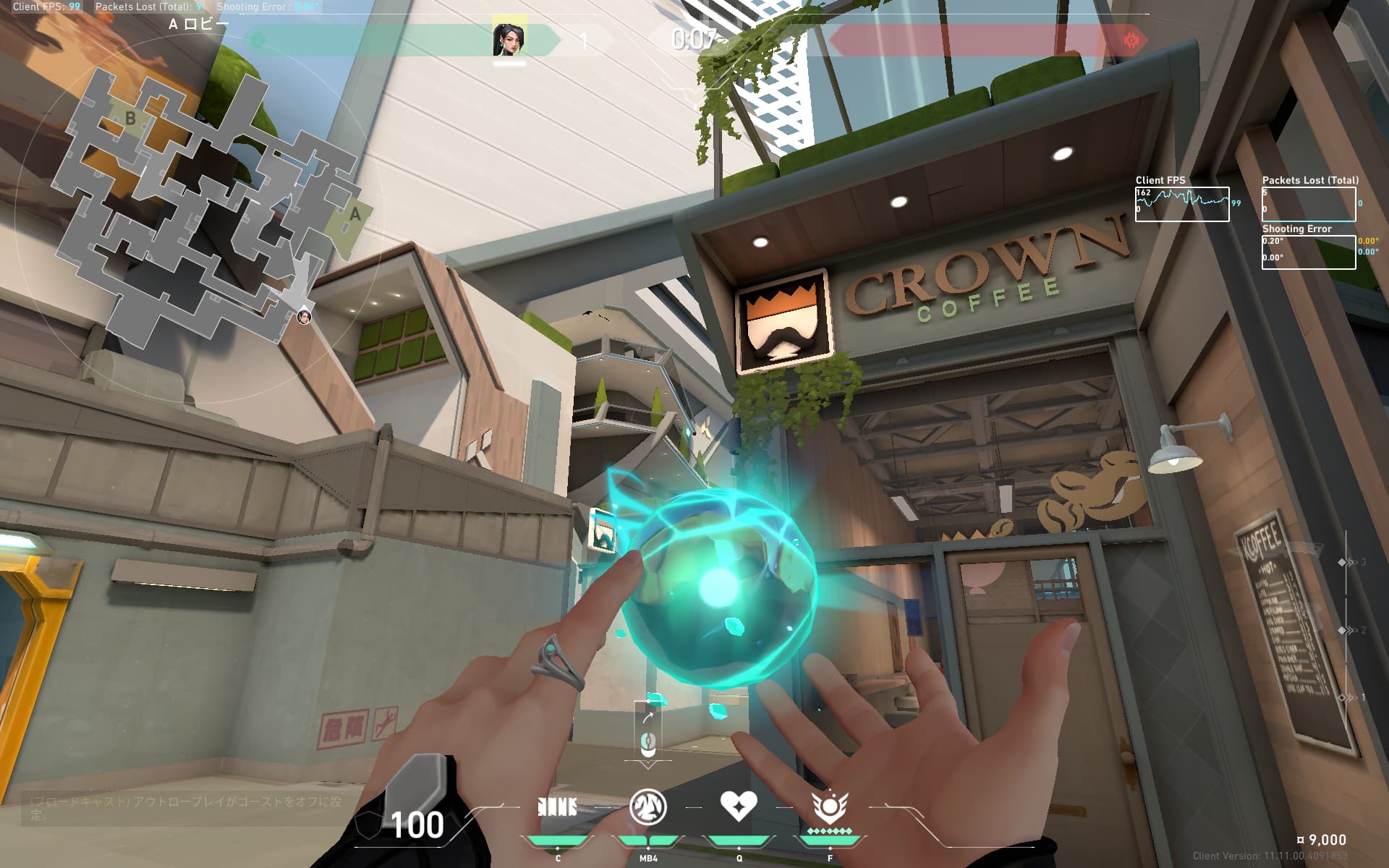Select the A site marker on minimap
1389x868 pixels.
pos(354,215)
